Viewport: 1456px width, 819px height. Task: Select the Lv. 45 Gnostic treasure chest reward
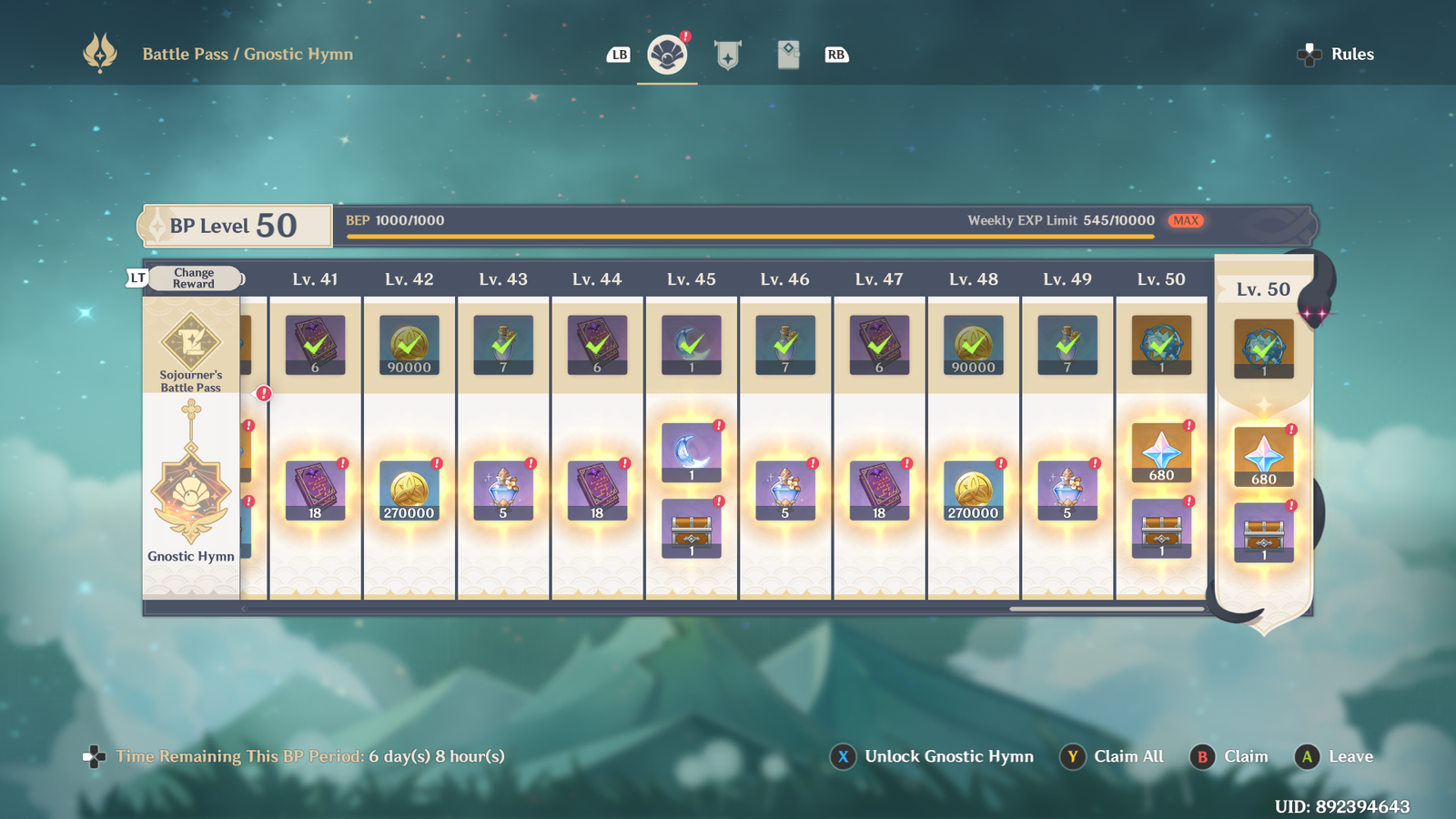(692, 529)
